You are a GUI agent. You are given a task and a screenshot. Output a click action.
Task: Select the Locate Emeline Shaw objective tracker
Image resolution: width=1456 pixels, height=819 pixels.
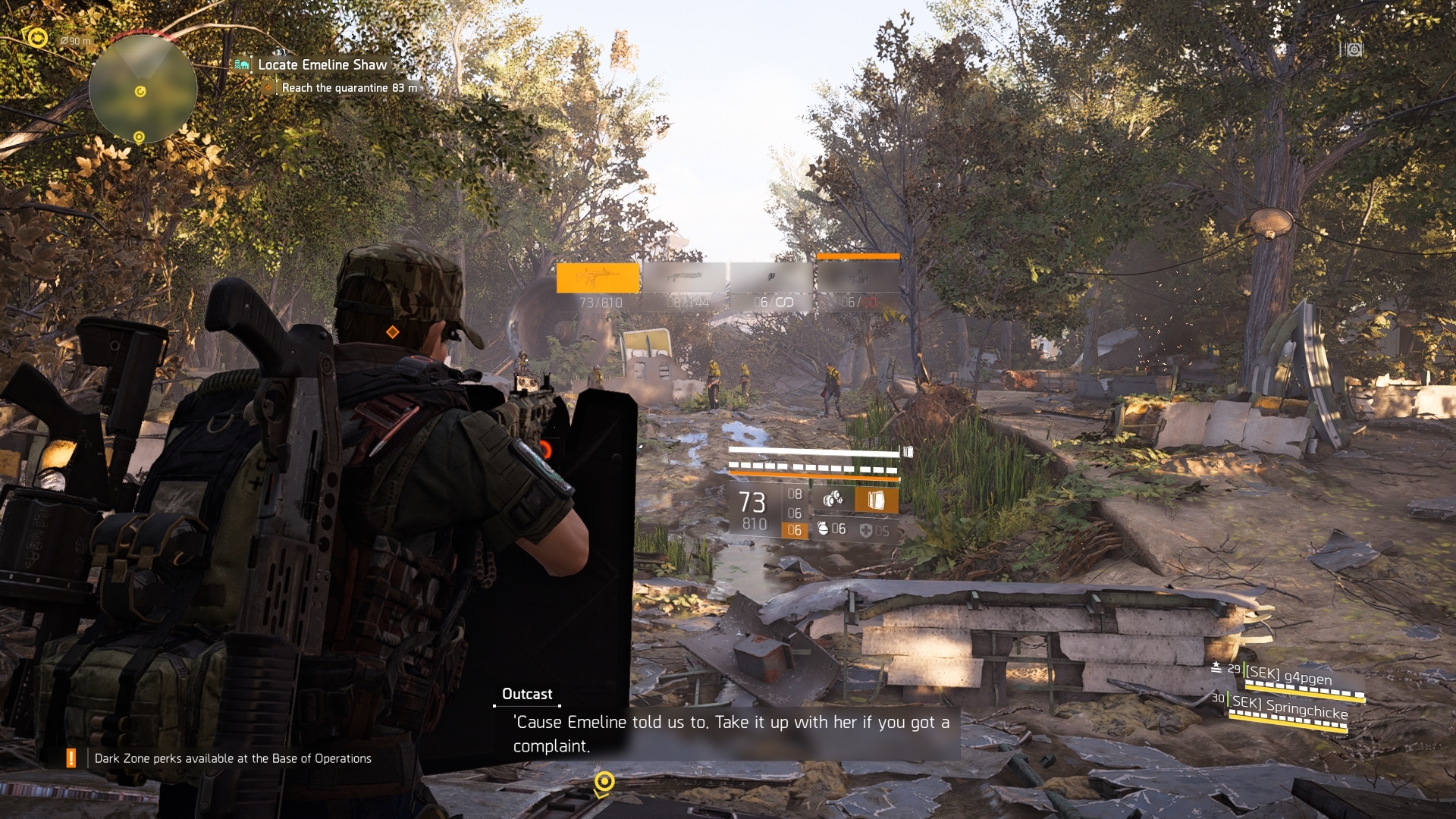click(x=322, y=65)
